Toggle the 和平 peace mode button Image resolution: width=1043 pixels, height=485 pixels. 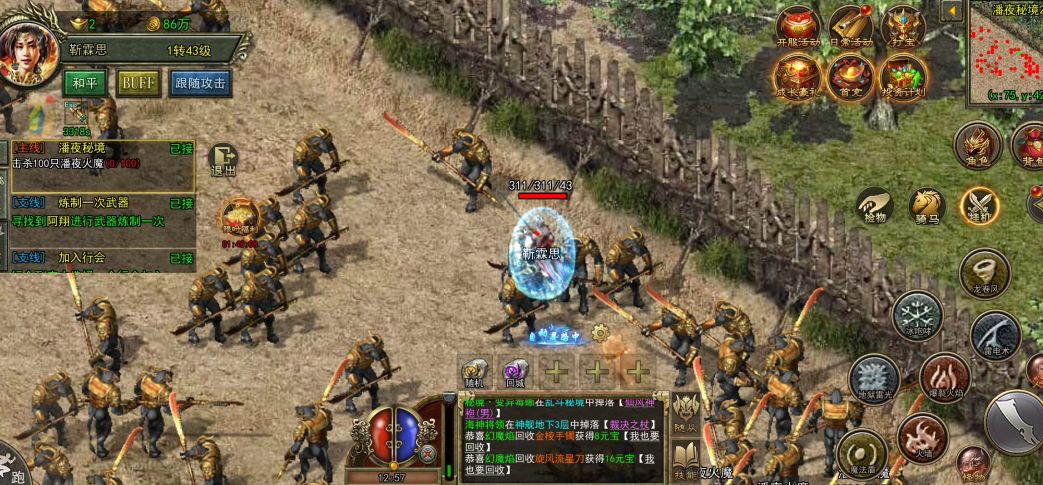pos(86,83)
